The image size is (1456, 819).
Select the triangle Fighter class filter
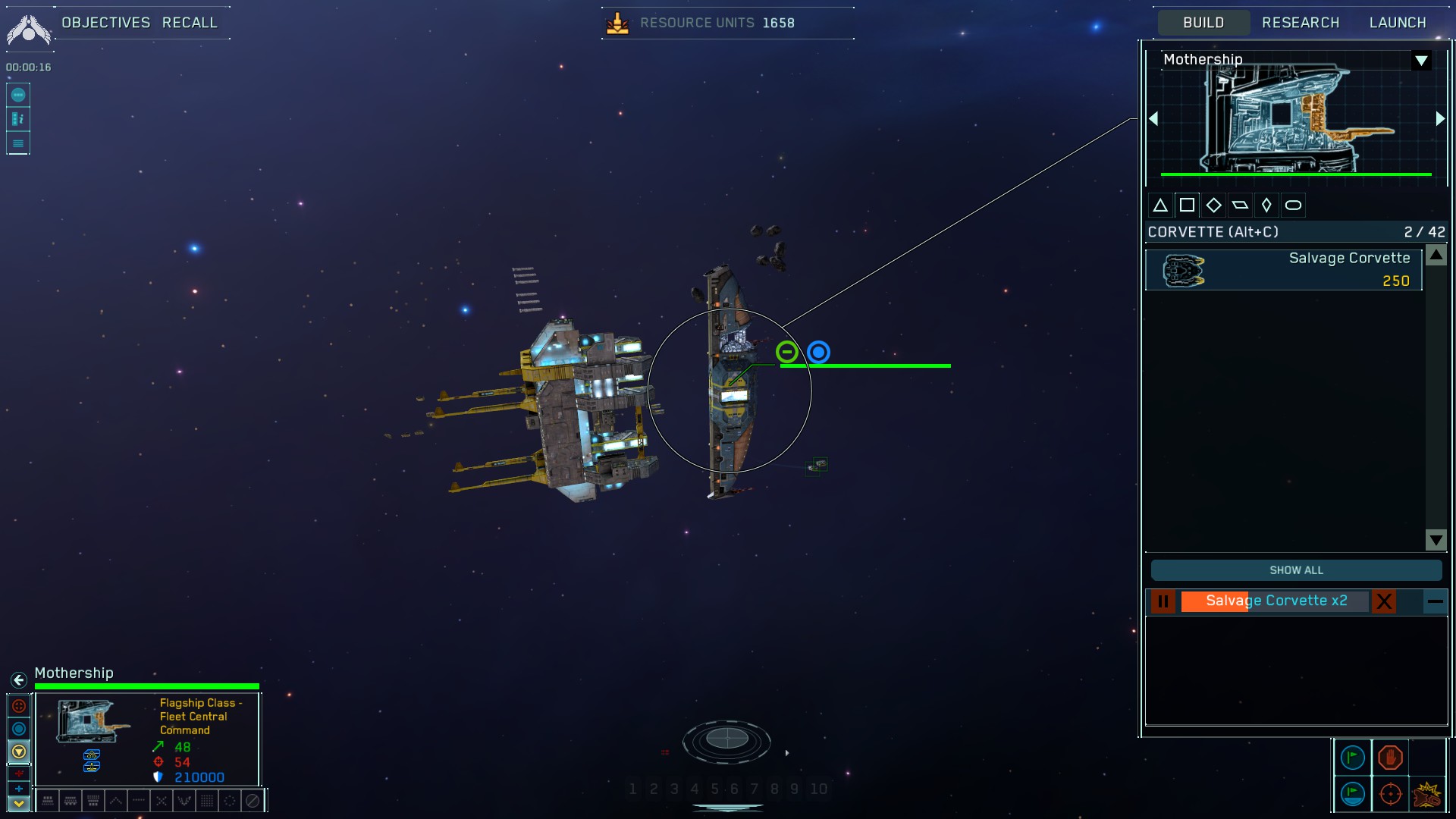[x=1161, y=204]
